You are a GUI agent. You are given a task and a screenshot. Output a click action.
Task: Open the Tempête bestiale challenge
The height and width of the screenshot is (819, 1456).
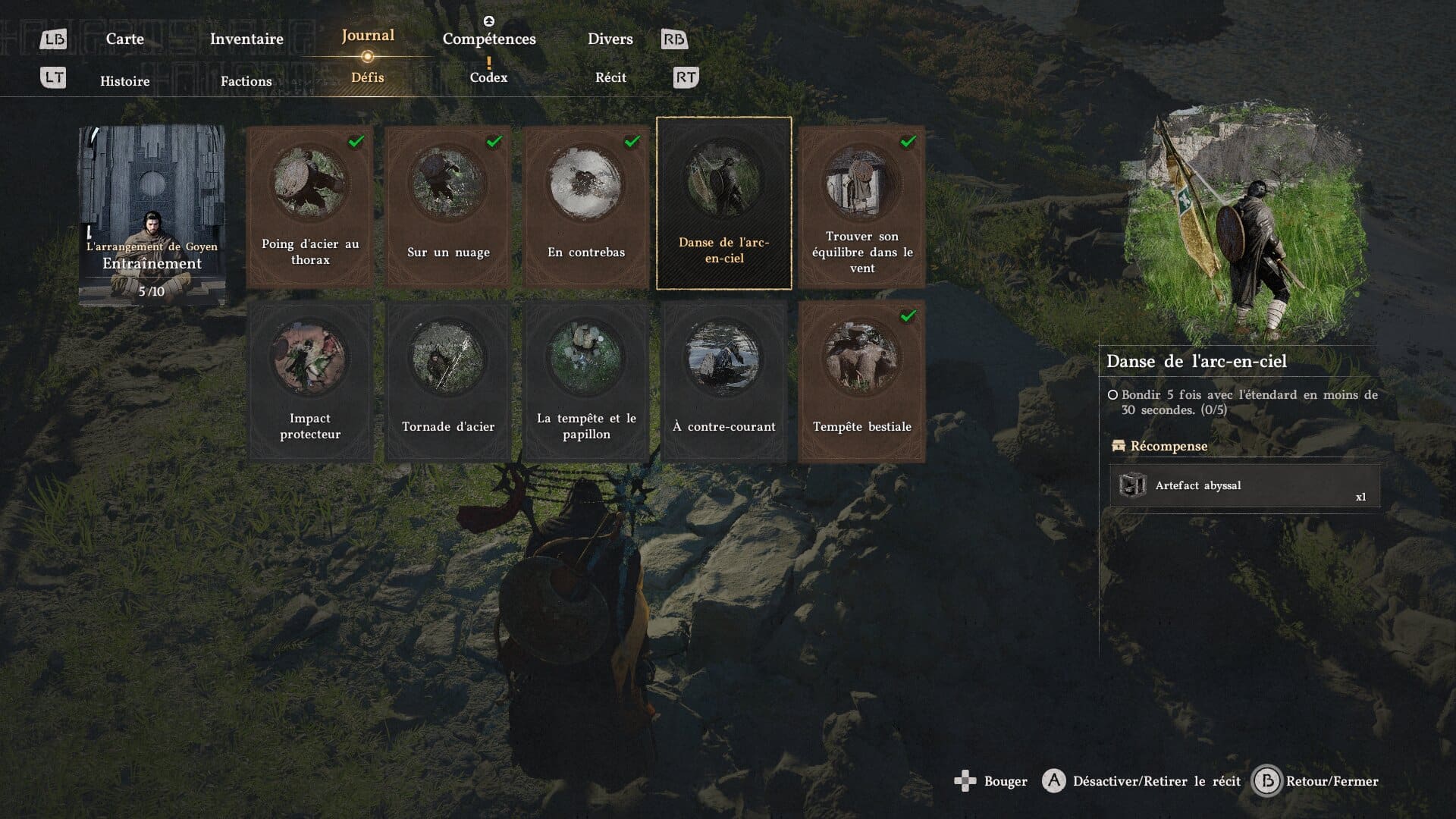point(862,381)
